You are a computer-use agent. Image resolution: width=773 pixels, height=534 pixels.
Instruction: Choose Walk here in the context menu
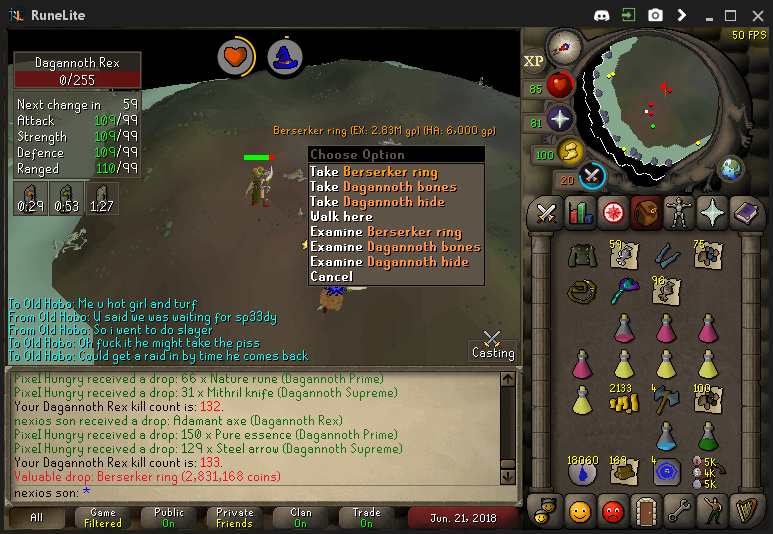(341, 217)
